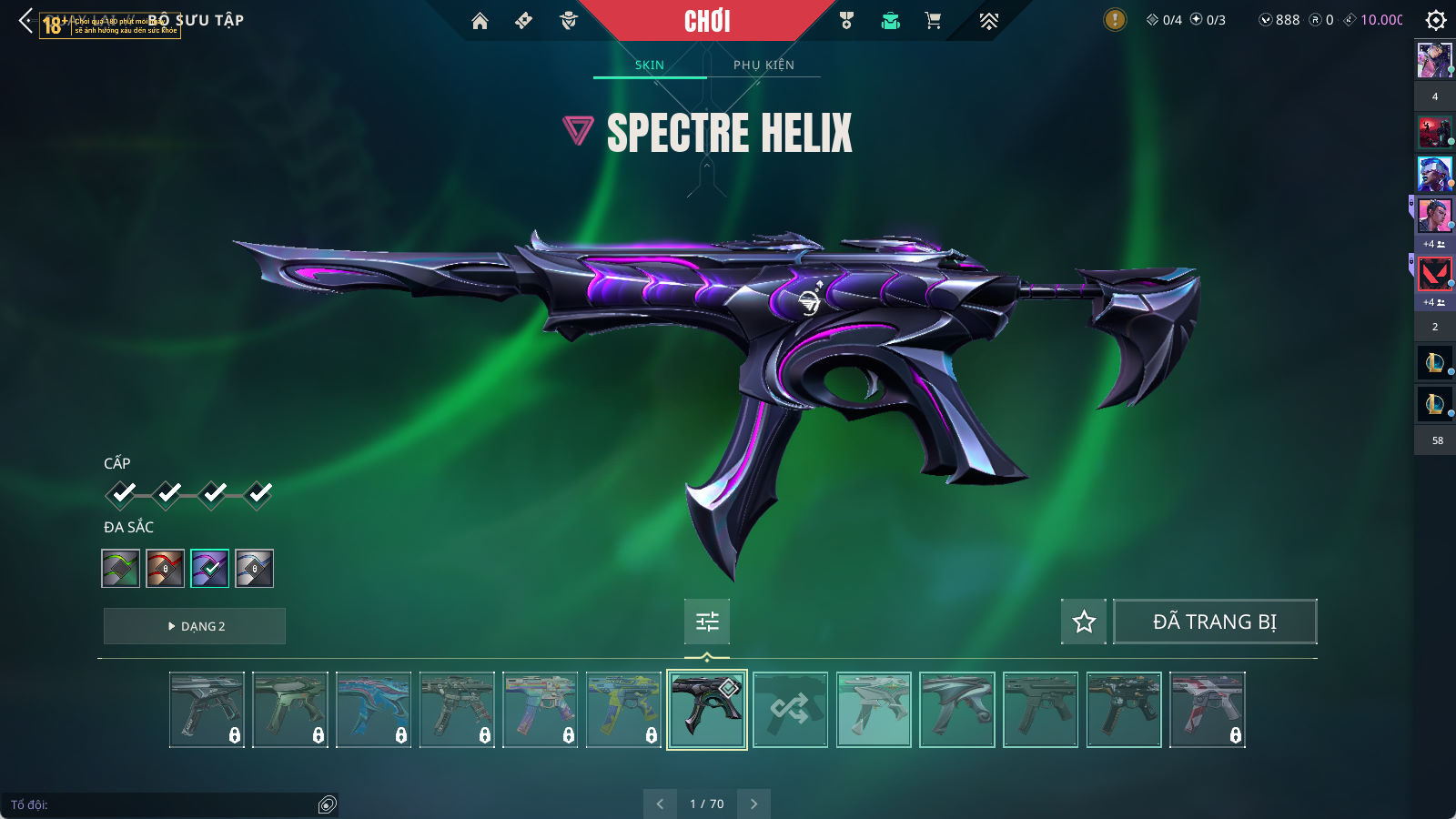Click the ĐÃ TRANG BỊ equipped button

(x=1215, y=622)
